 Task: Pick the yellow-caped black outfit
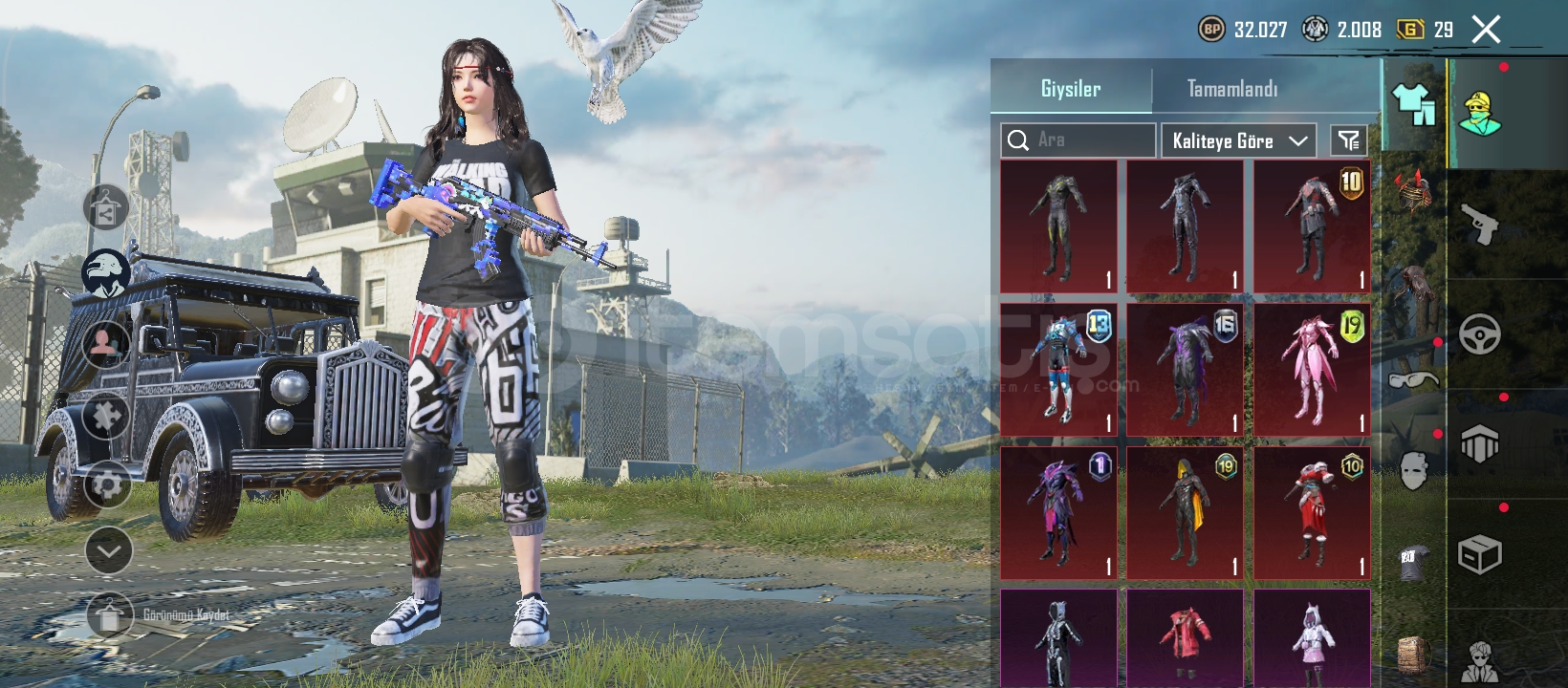(1185, 513)
